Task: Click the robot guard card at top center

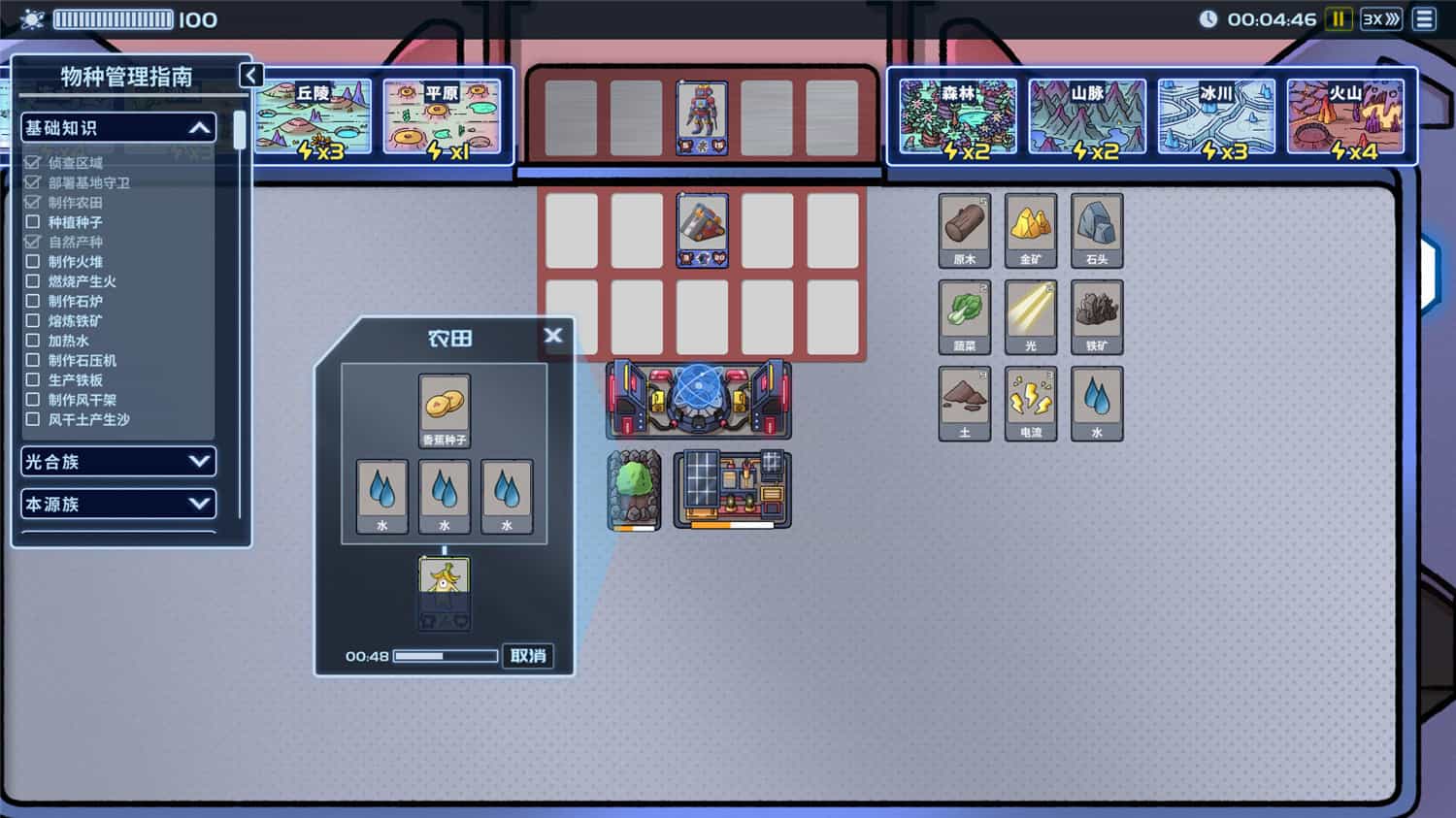Action: pos(703,116)
